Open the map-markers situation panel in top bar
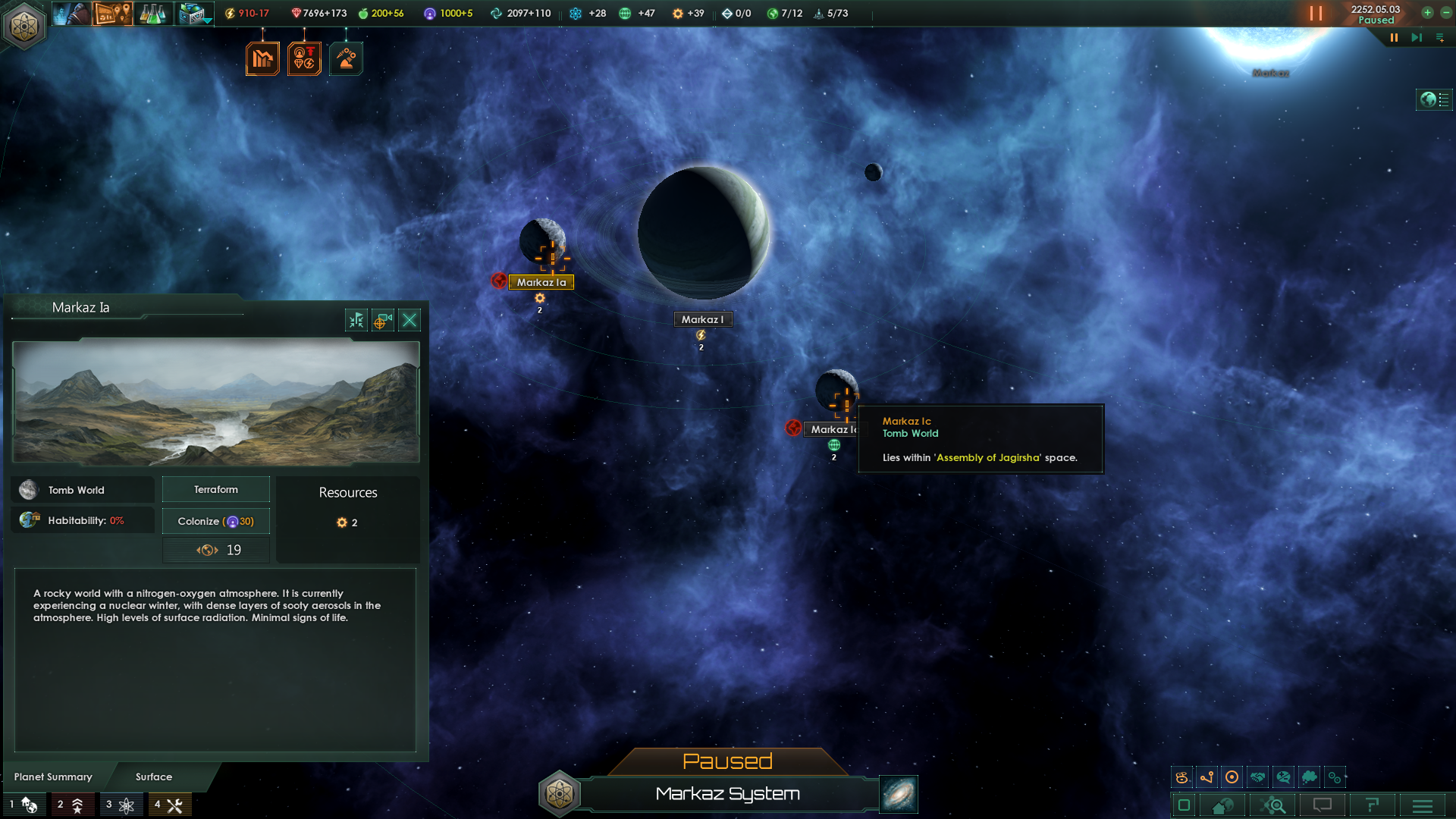 (x=112, y=13)
